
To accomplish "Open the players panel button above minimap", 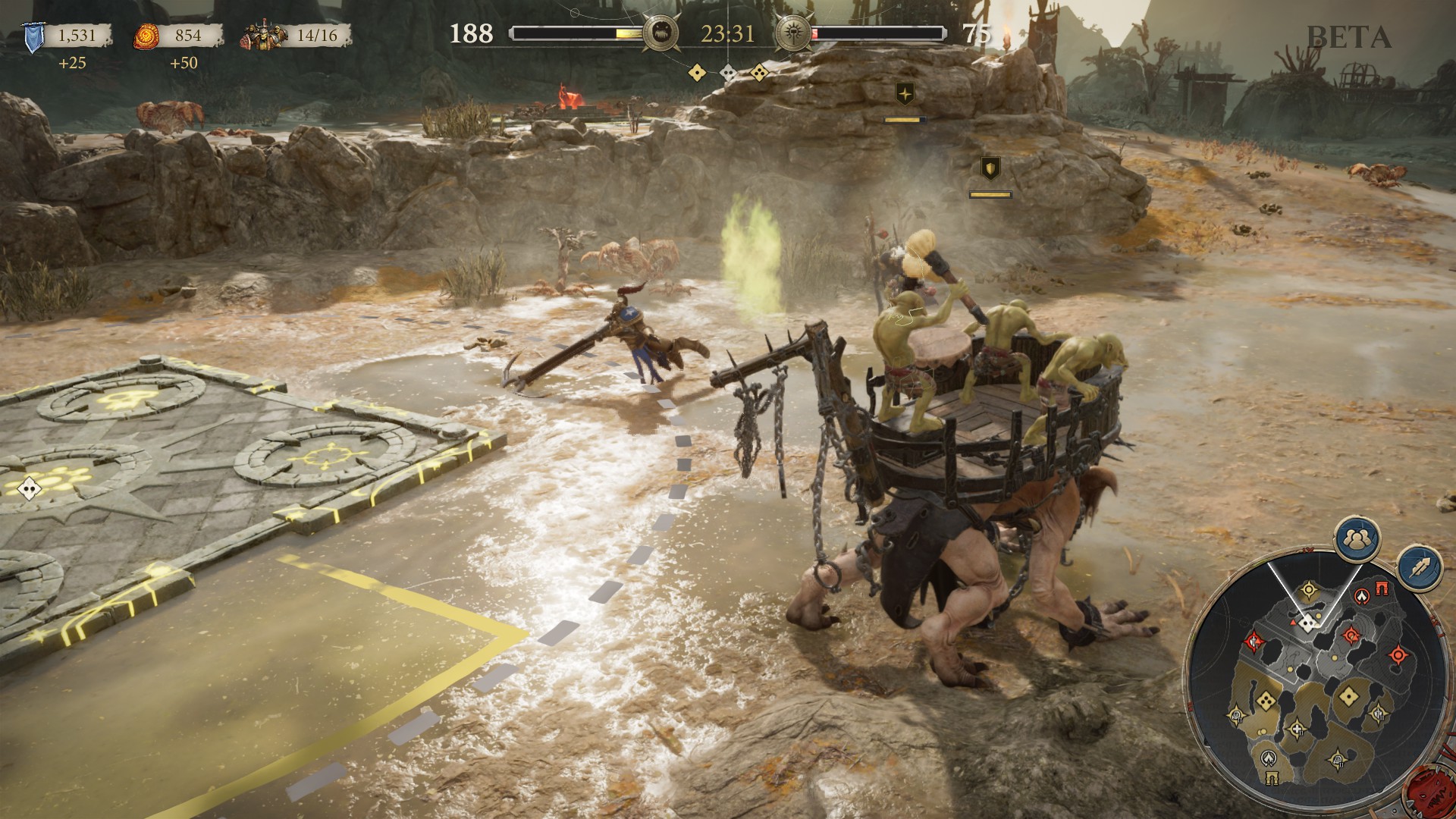I will pos(1357,538).
